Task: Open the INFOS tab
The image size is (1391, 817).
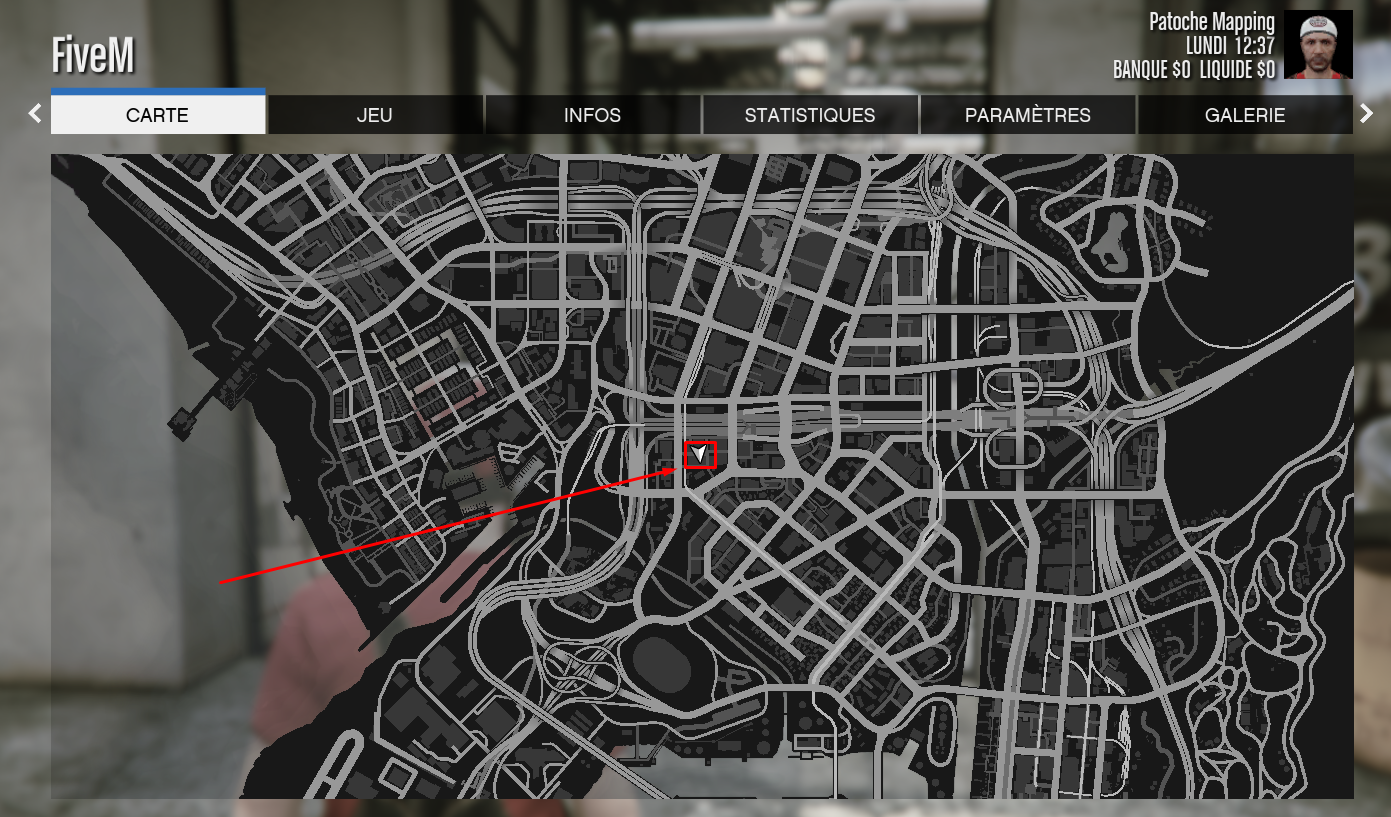Action: coord(592,115)
